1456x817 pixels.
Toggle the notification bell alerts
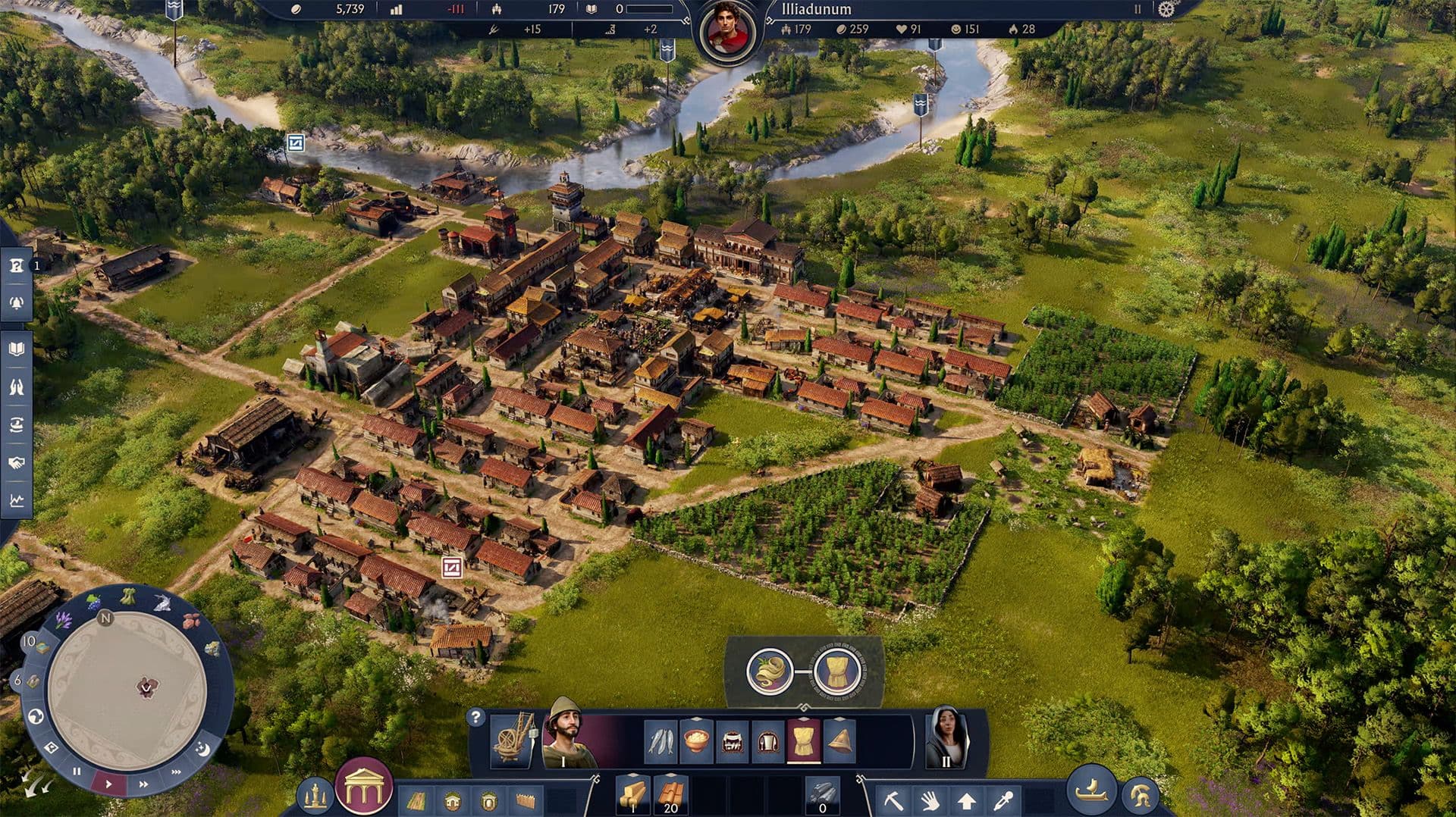tap(16, 303)
